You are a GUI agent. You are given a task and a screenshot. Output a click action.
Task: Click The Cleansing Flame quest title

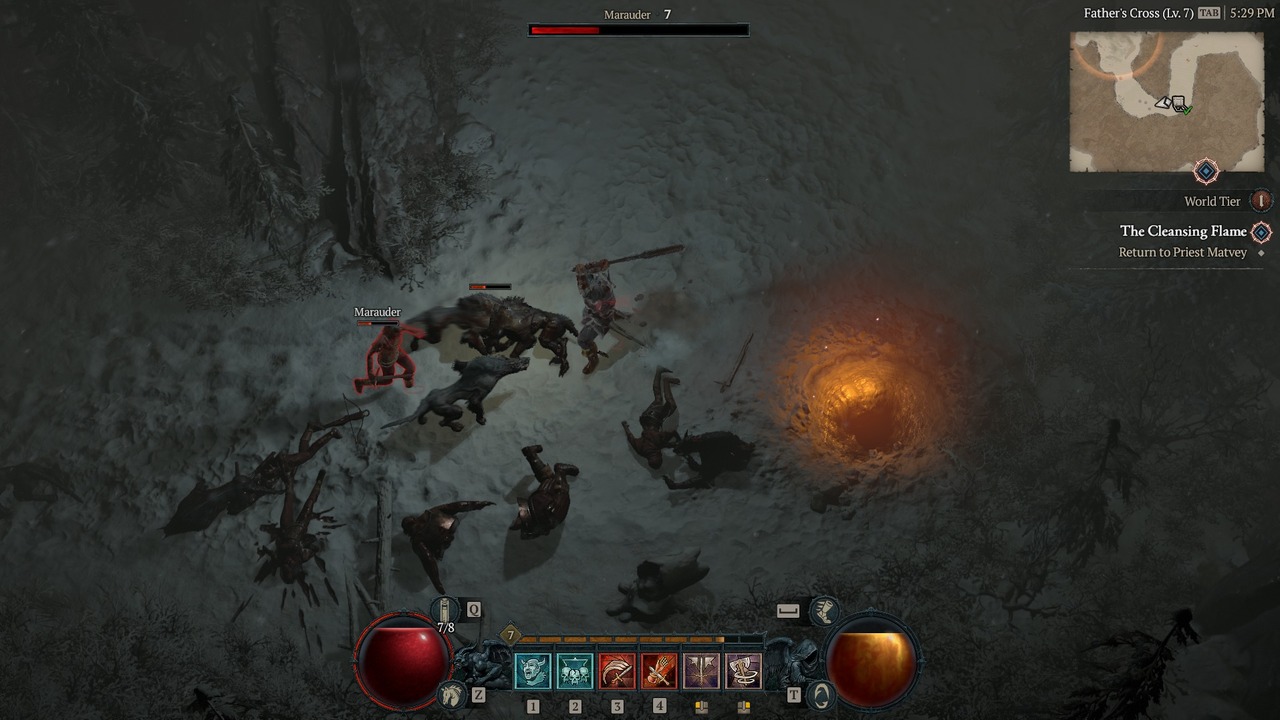[1184, 231]
